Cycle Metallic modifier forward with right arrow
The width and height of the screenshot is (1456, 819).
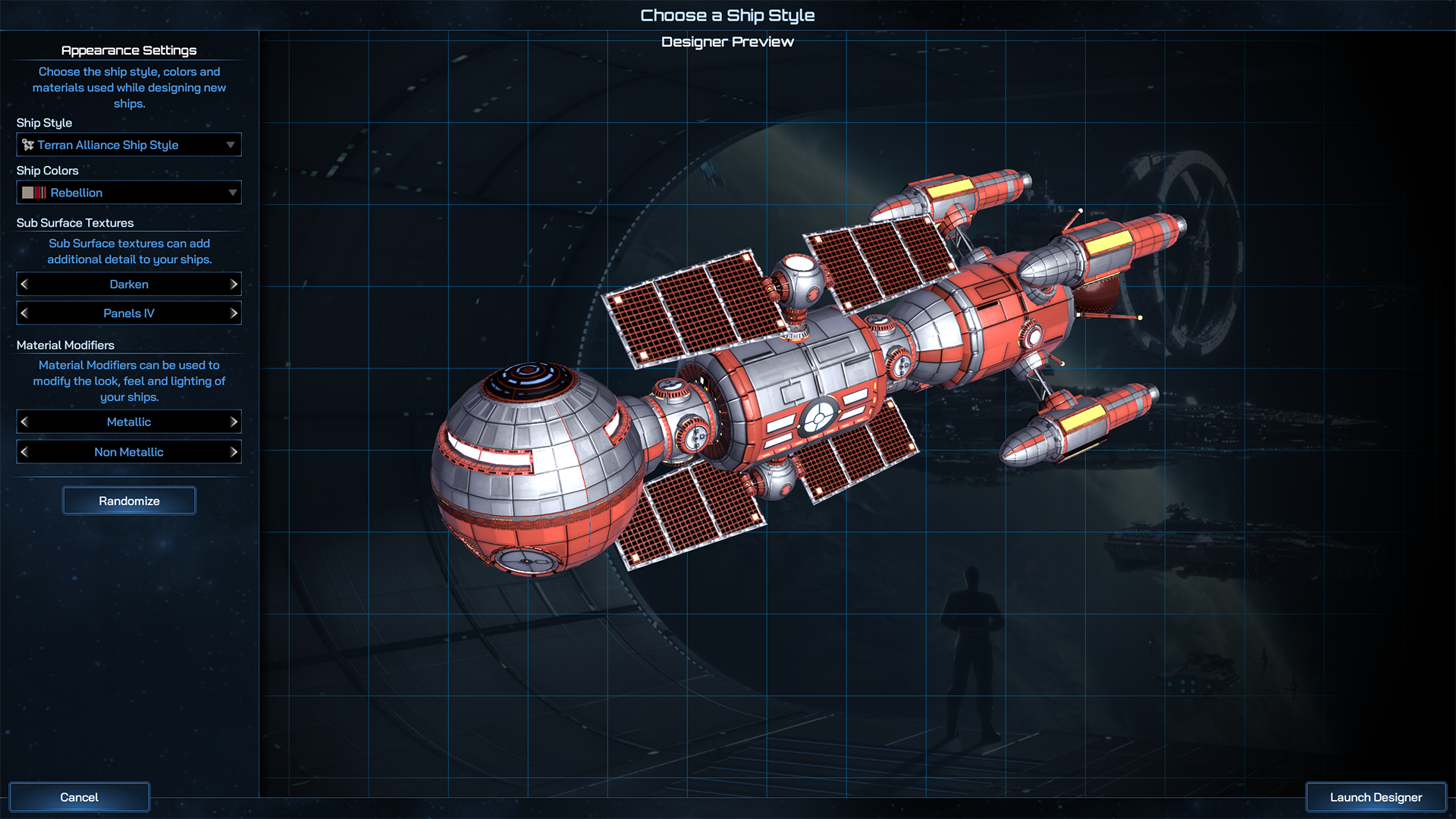click(x=234, y=422)
